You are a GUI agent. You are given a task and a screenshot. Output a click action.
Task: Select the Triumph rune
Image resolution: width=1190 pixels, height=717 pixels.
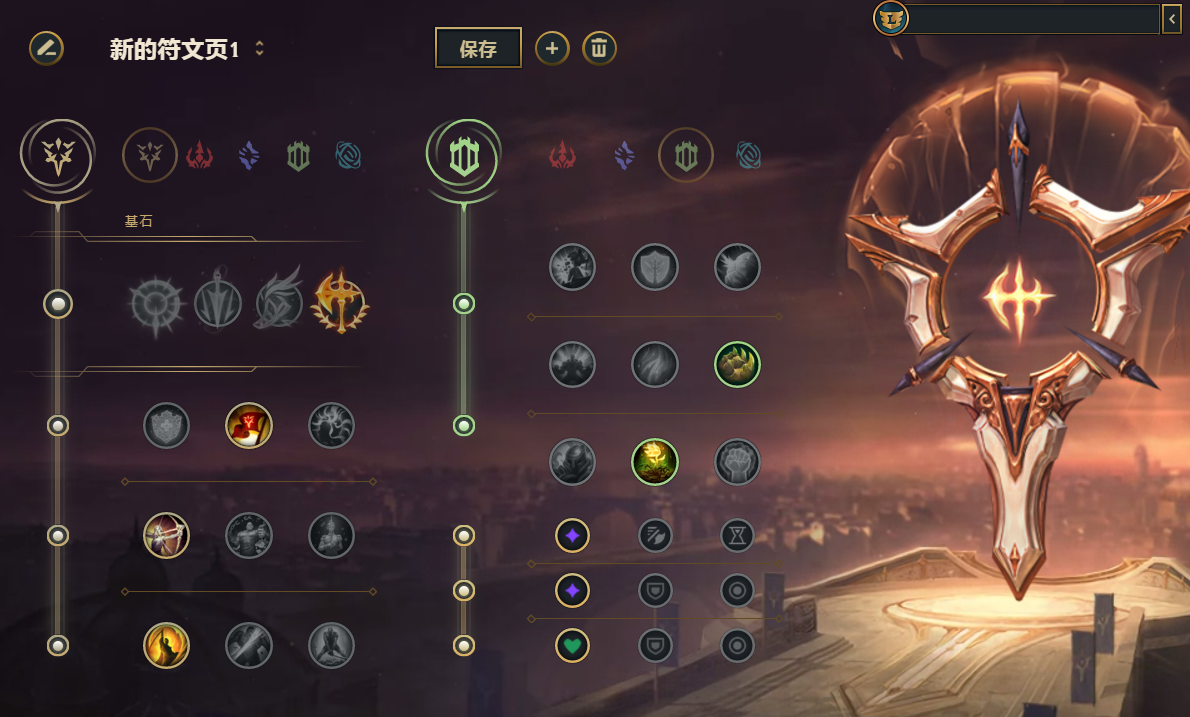coord(249,426)
